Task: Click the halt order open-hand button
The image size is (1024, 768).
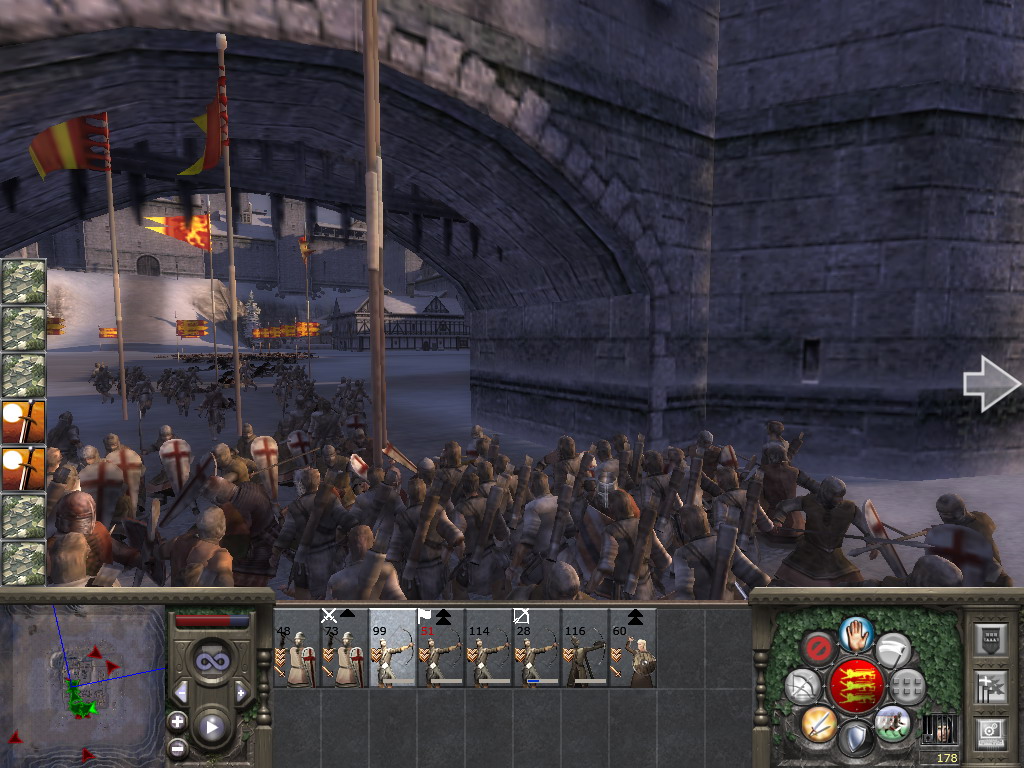Action: coord(856,634)
